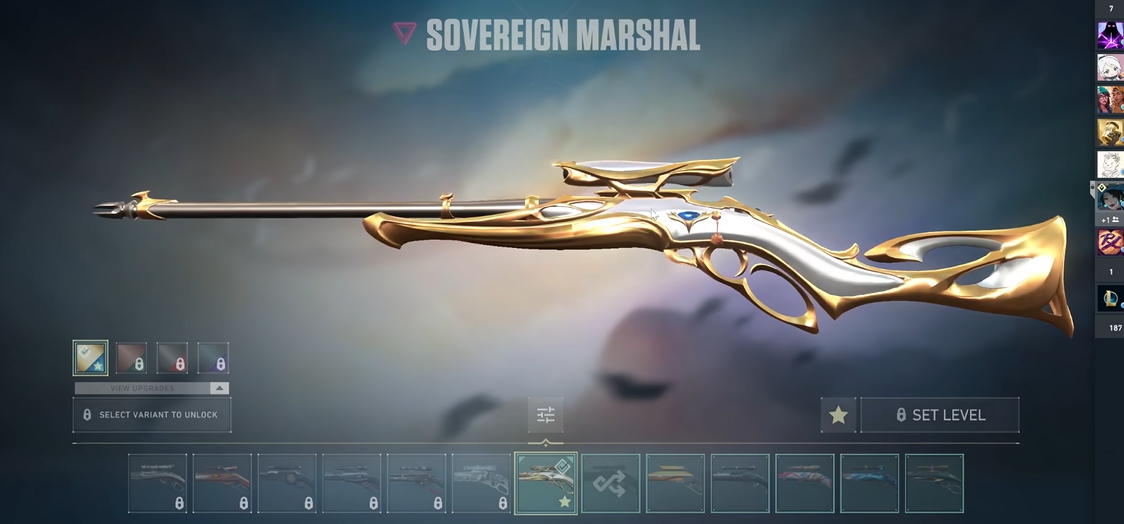Click Select Variant to Unlock button

click(x=152, y=415)
